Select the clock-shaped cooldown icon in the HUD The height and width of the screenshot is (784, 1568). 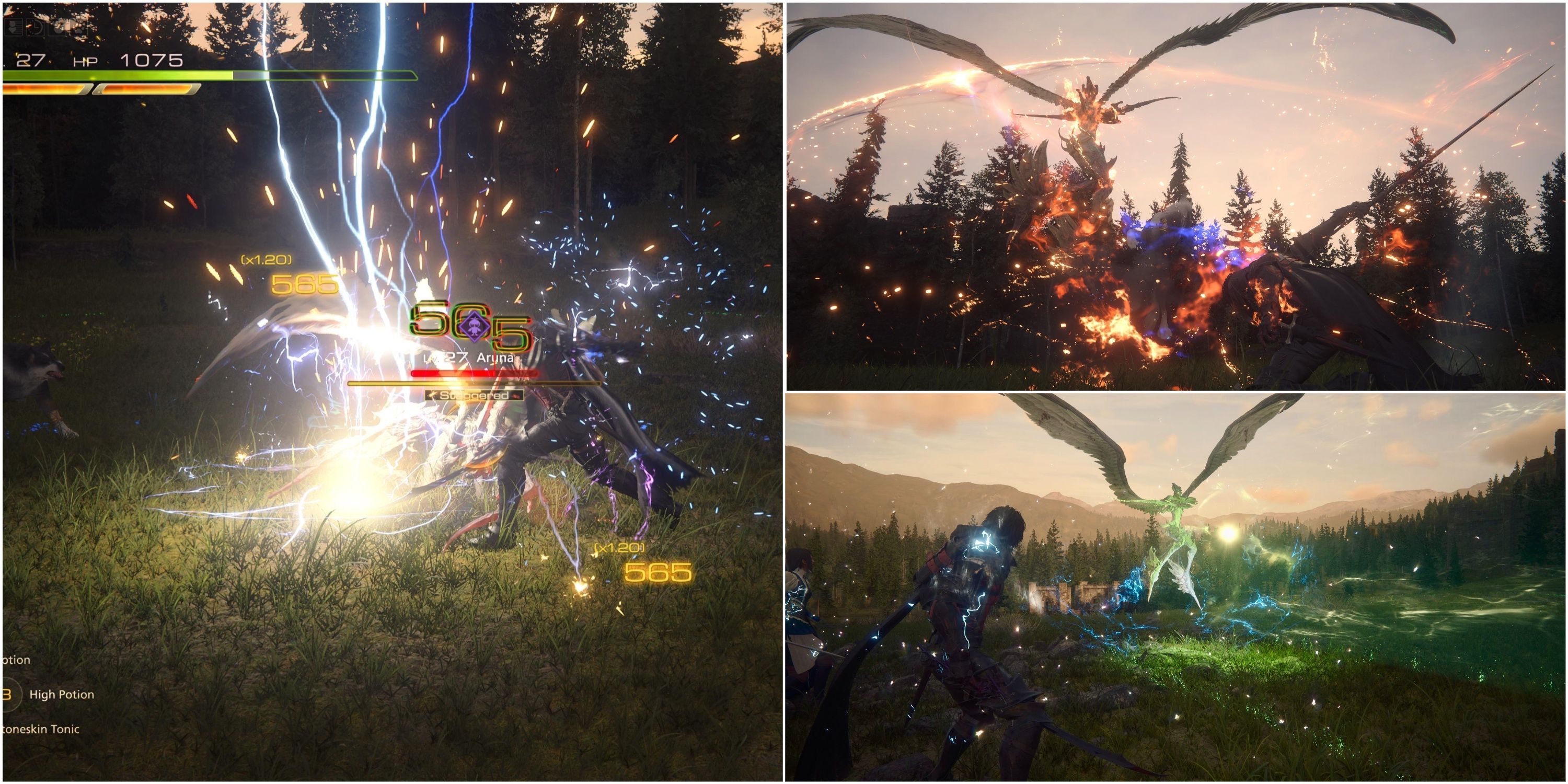36,28
